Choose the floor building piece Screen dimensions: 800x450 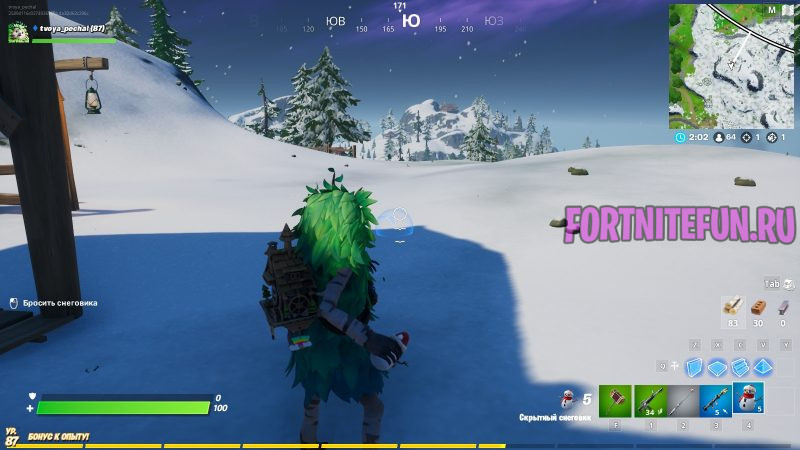[x=717, y=367]
